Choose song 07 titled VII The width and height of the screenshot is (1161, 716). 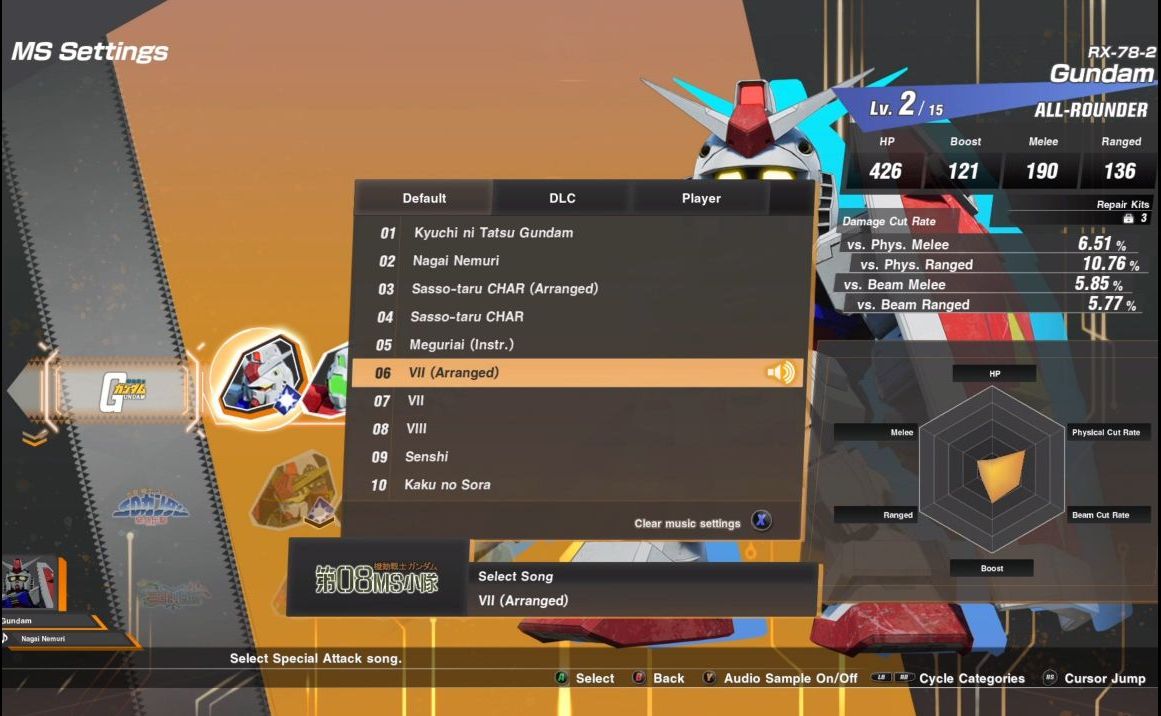(x=416, y=401)
